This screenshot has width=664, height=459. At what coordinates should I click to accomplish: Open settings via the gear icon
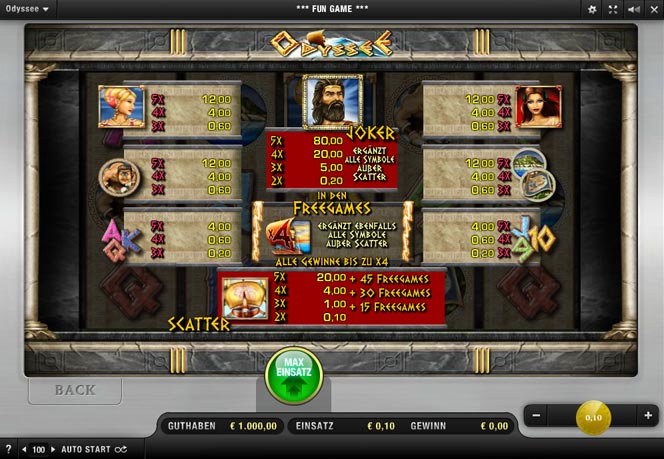pos(592,9)
